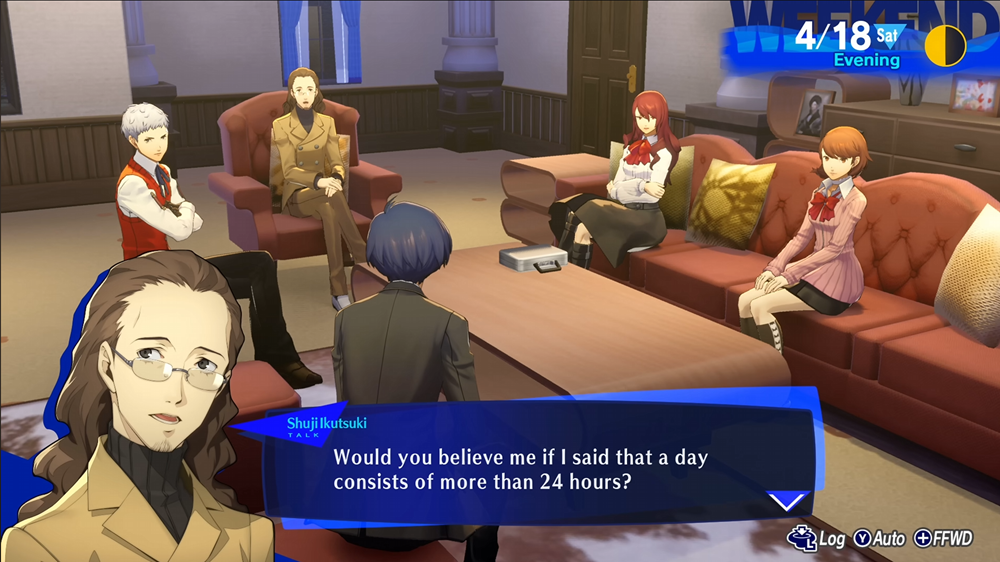The image size is (1000, 562).
Task: Advance dialogue with the down arrow indicator
Action: (789, 499)
